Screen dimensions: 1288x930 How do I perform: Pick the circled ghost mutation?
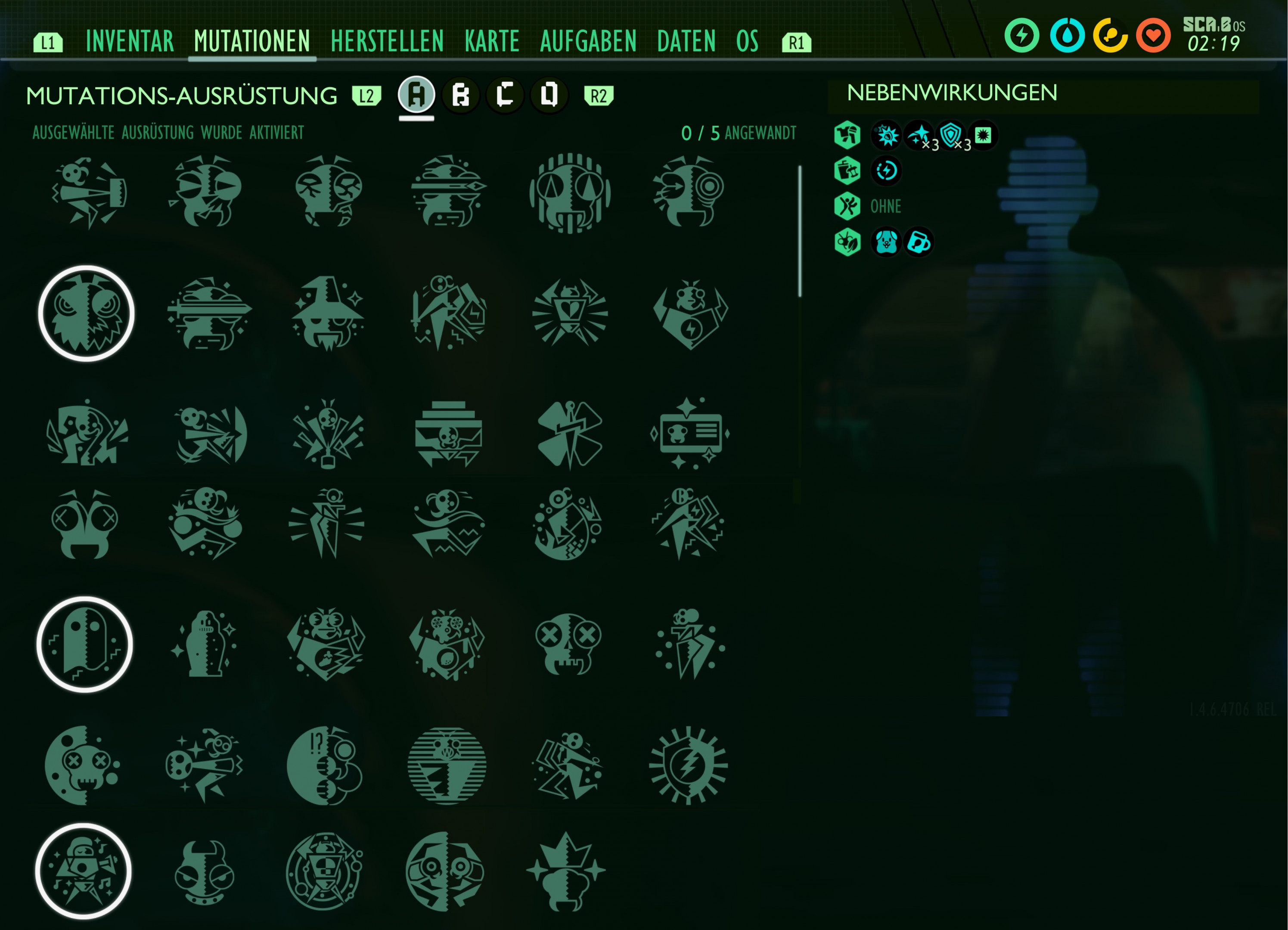point(85,644)
